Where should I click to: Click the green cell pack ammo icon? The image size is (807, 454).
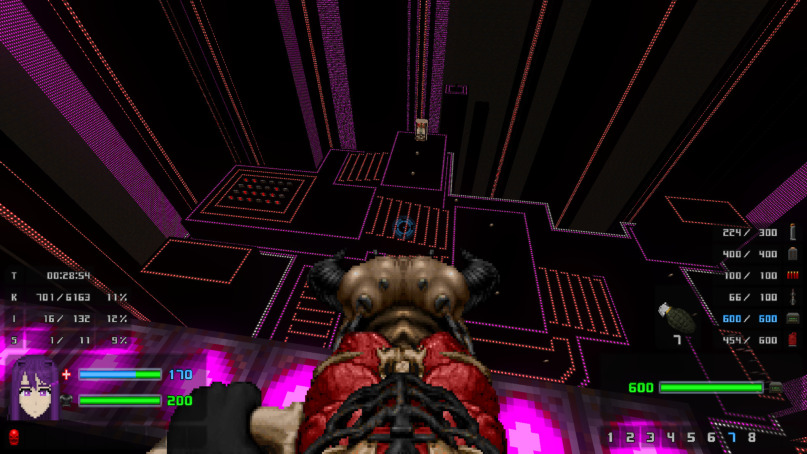793,318
